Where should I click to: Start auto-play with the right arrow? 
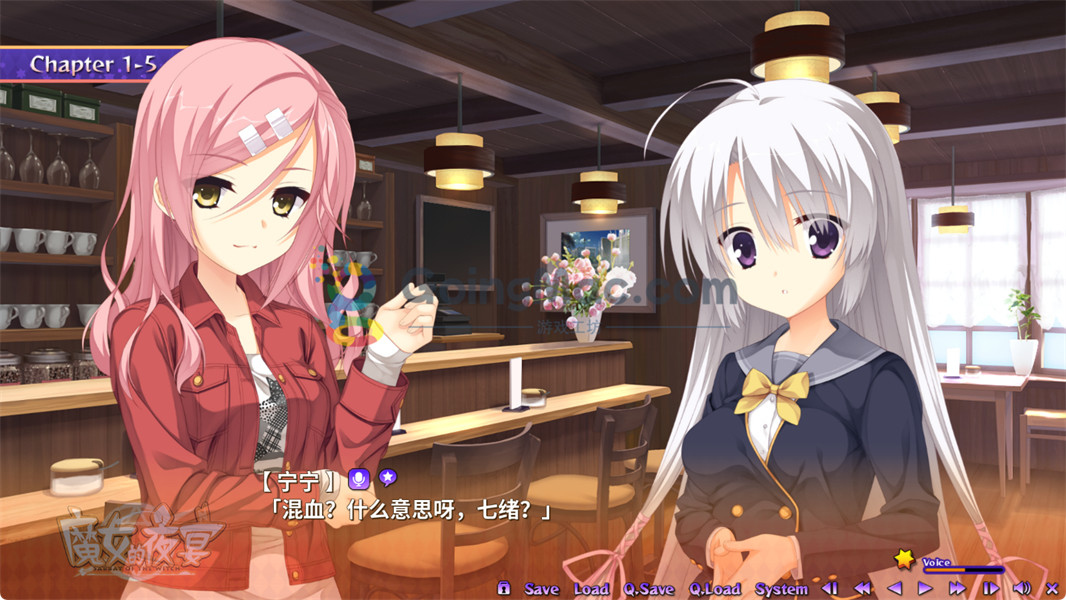click(x=925, y=588)
